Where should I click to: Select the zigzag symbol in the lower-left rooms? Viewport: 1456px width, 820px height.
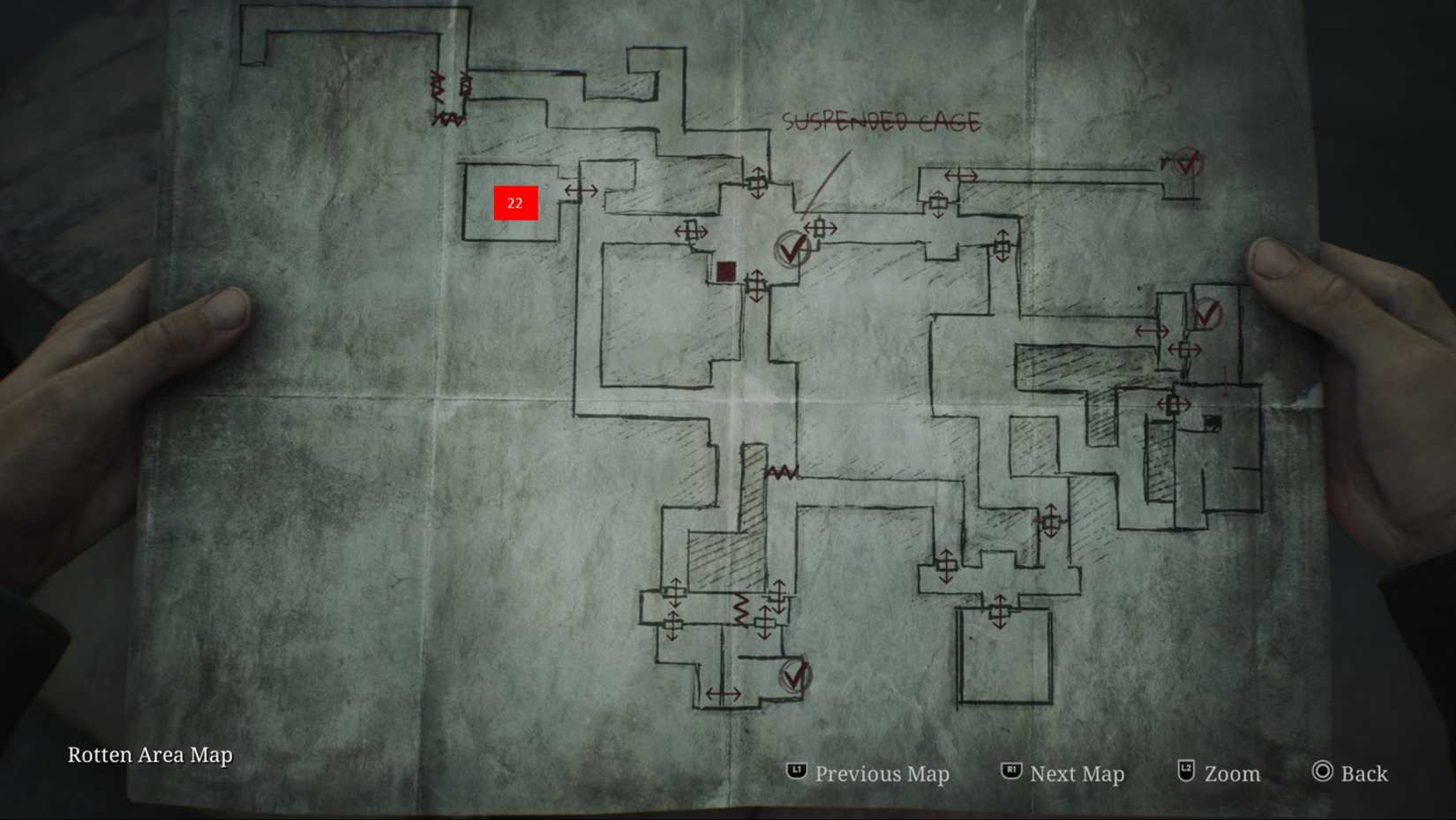[x=739, y=609]
